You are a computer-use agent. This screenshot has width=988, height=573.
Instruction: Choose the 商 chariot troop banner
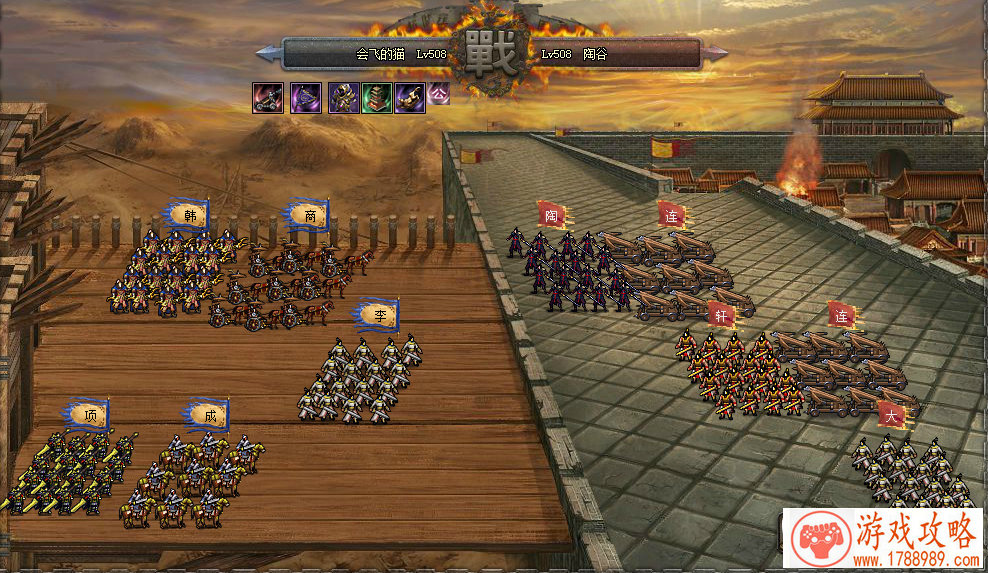coord(311,214)
